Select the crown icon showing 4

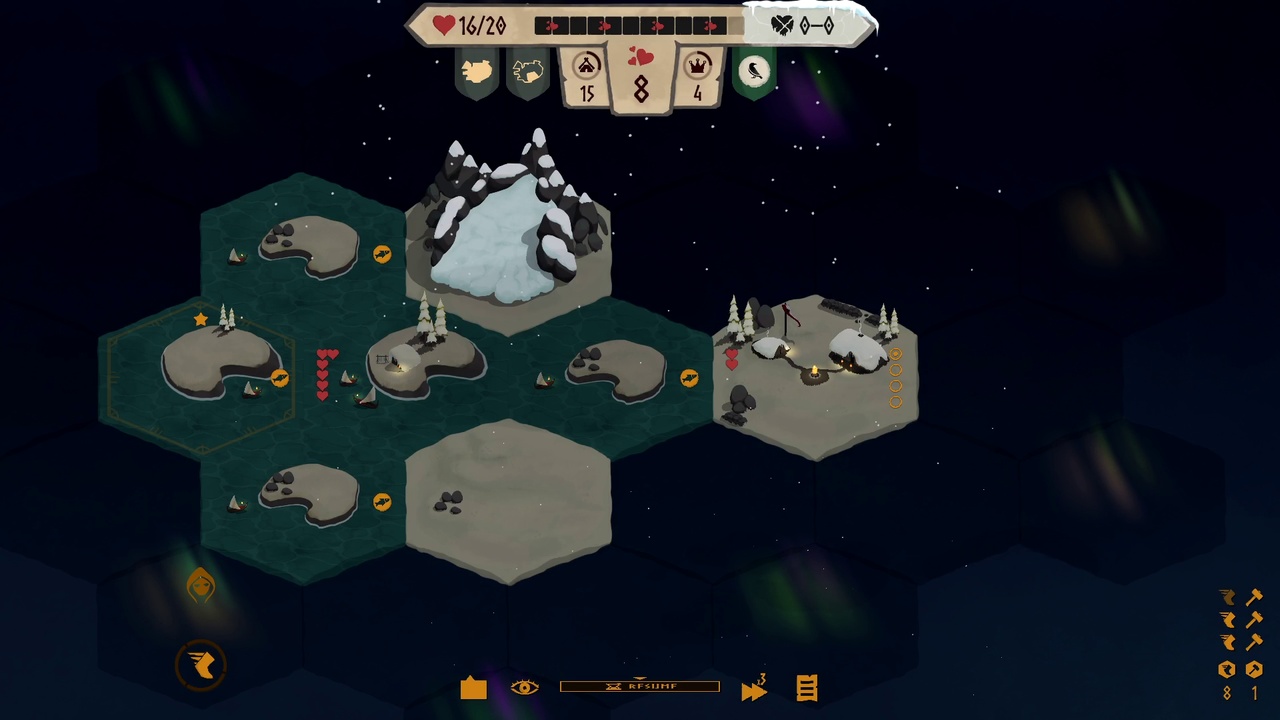697,75
